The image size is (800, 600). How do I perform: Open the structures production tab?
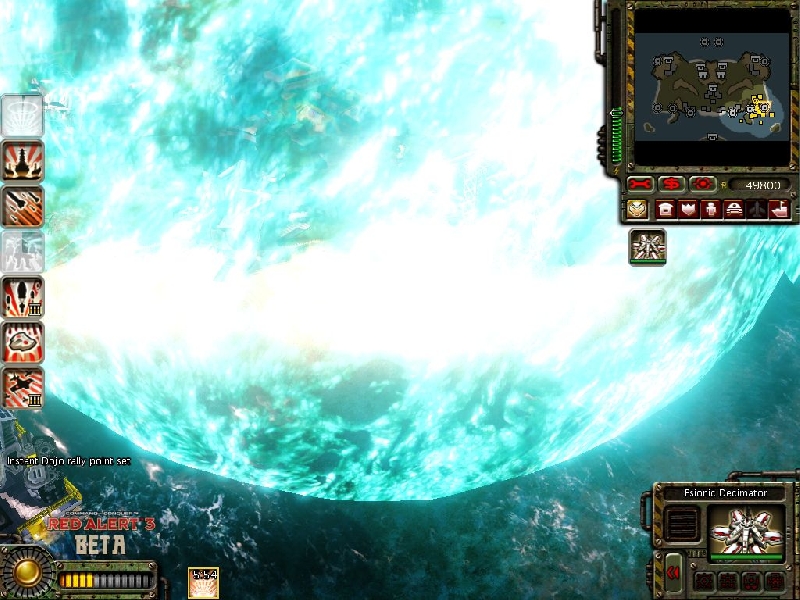666,209
